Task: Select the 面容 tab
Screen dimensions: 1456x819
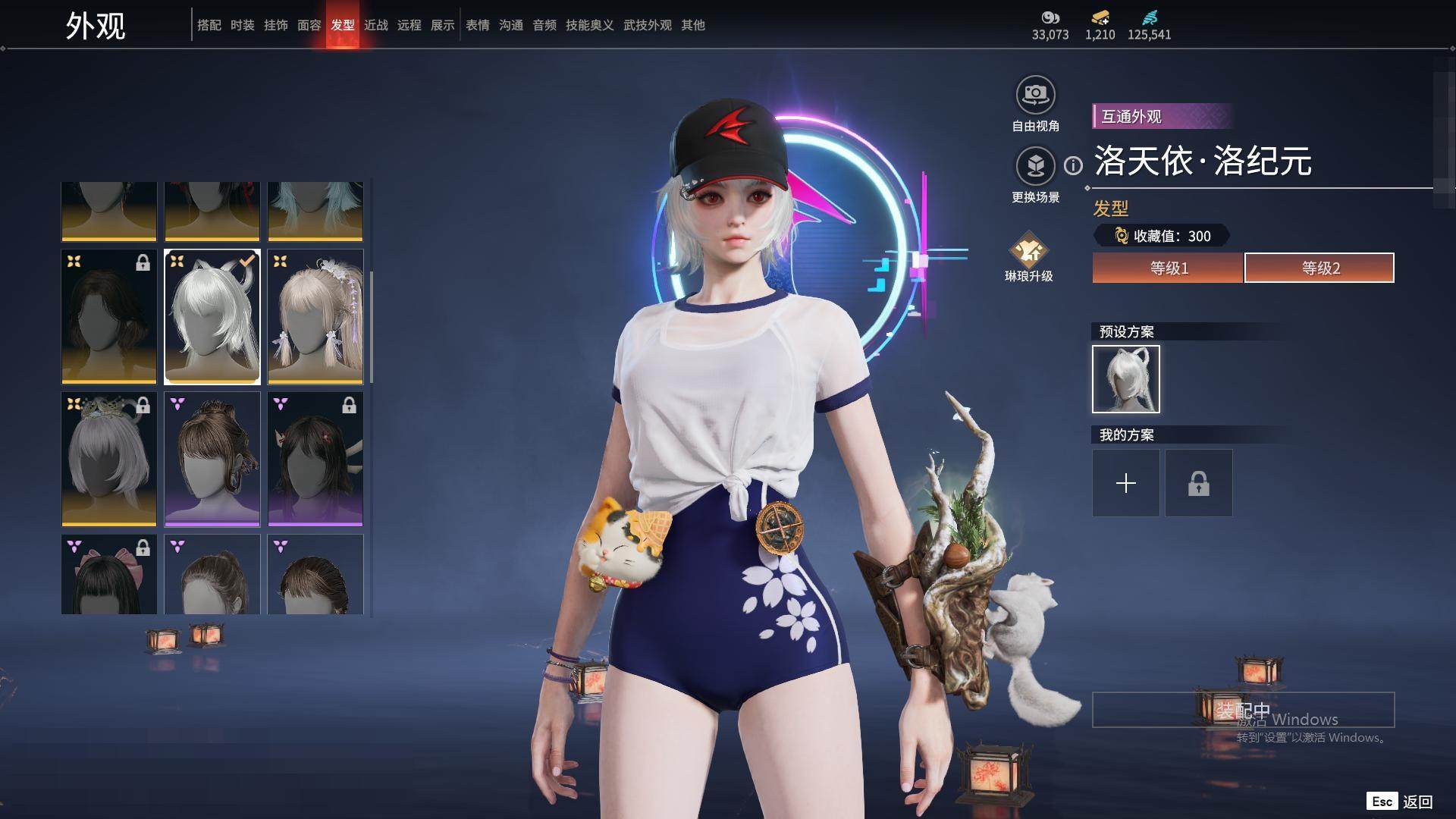Action: pos(309,25)
